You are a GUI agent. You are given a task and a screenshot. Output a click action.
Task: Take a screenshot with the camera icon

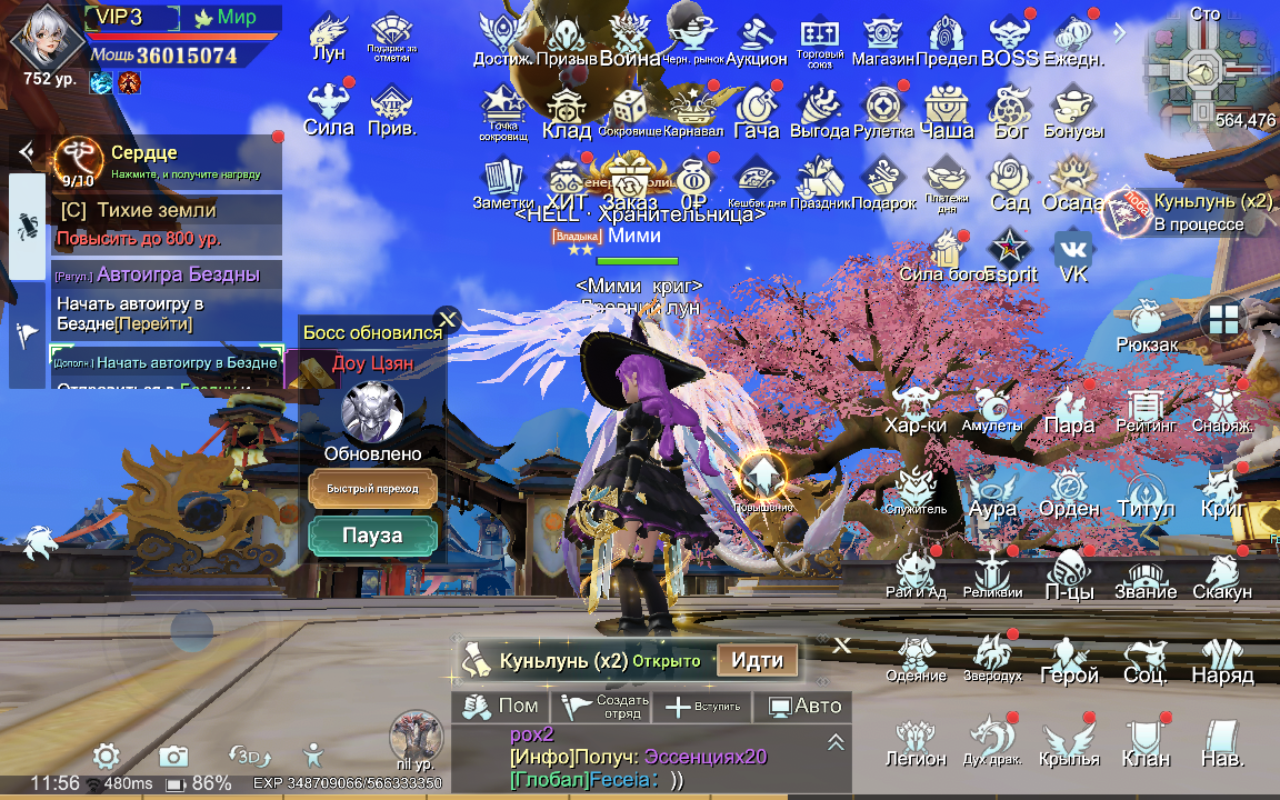[x=174, y=755]
